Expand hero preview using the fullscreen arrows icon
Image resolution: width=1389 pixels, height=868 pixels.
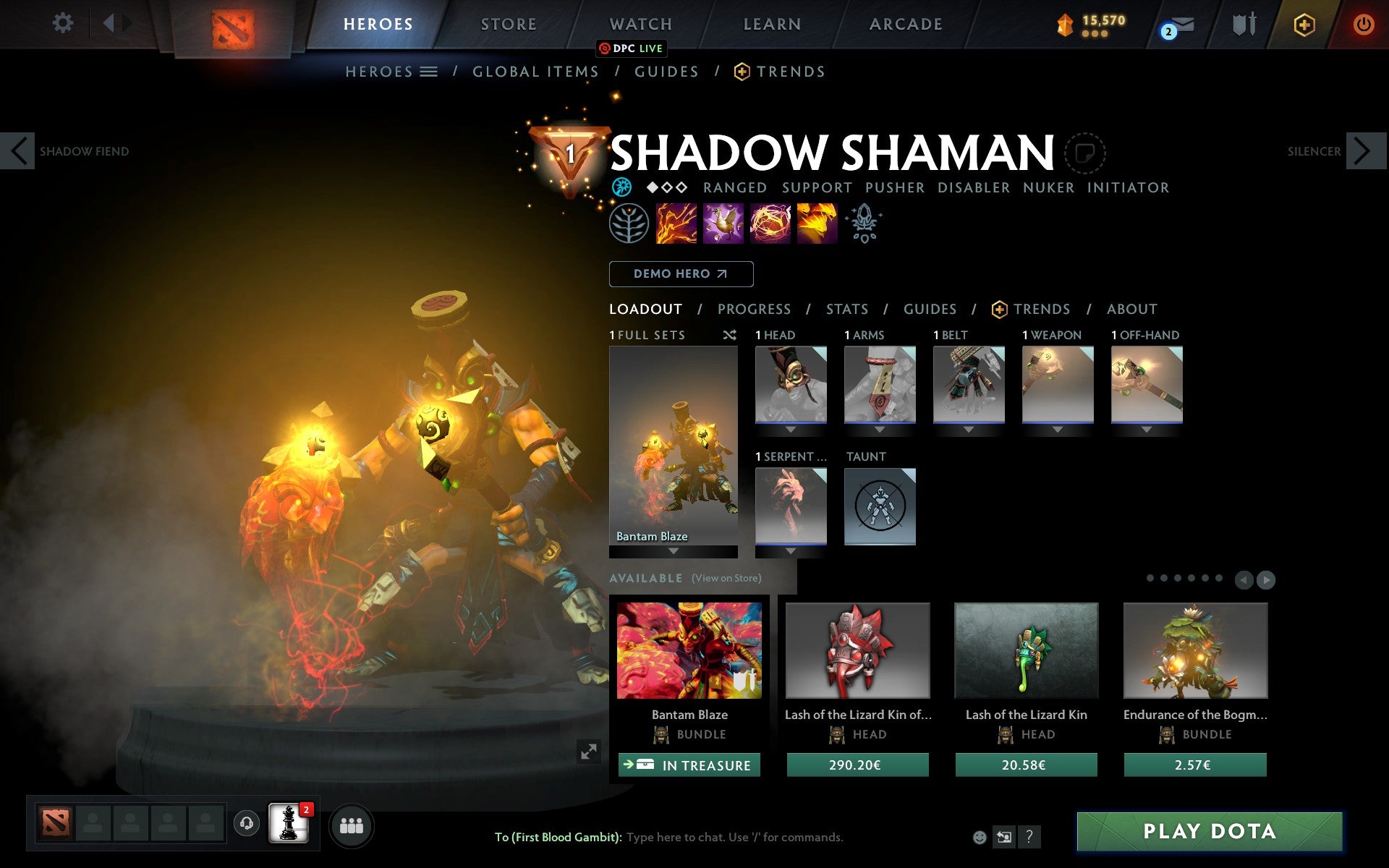(x=589, y=752)
